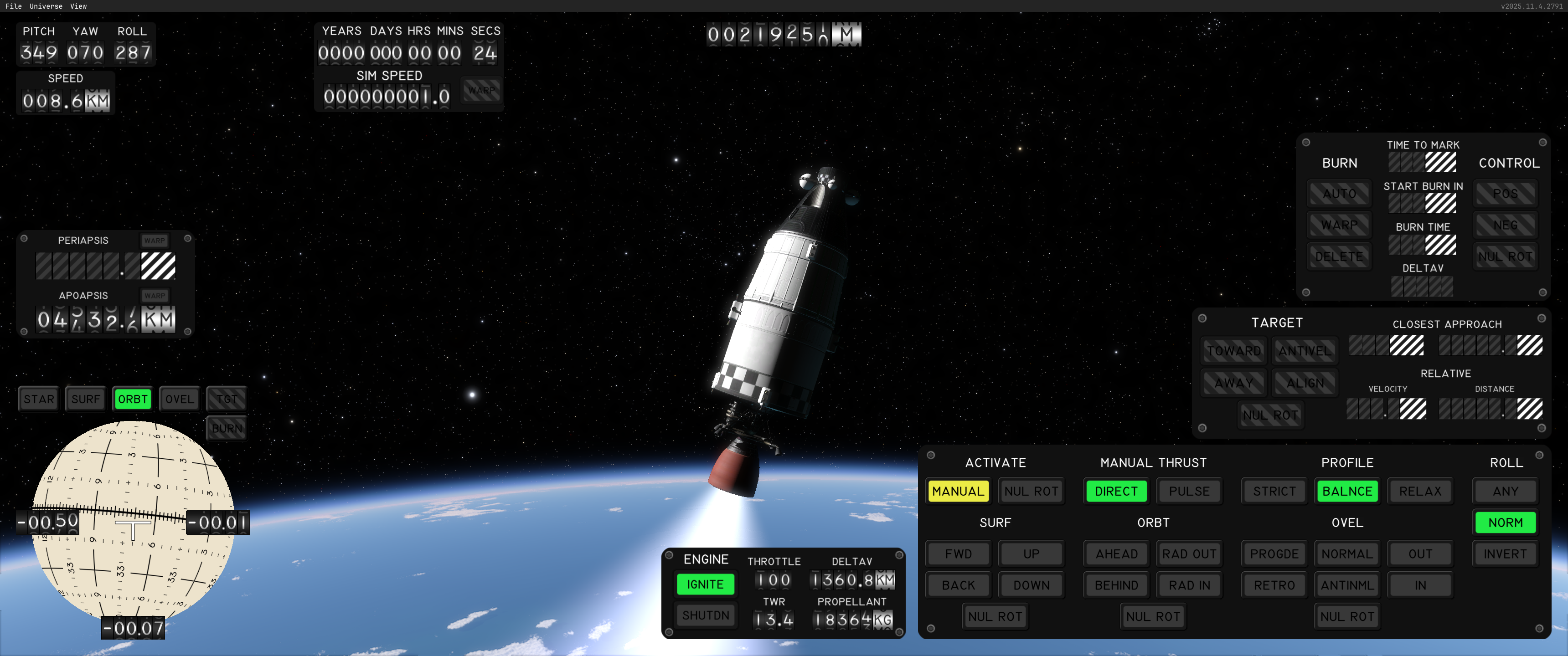1568x656 pixels.
Task: Set attitude profile to RELAX
Action: point(1419,491)
